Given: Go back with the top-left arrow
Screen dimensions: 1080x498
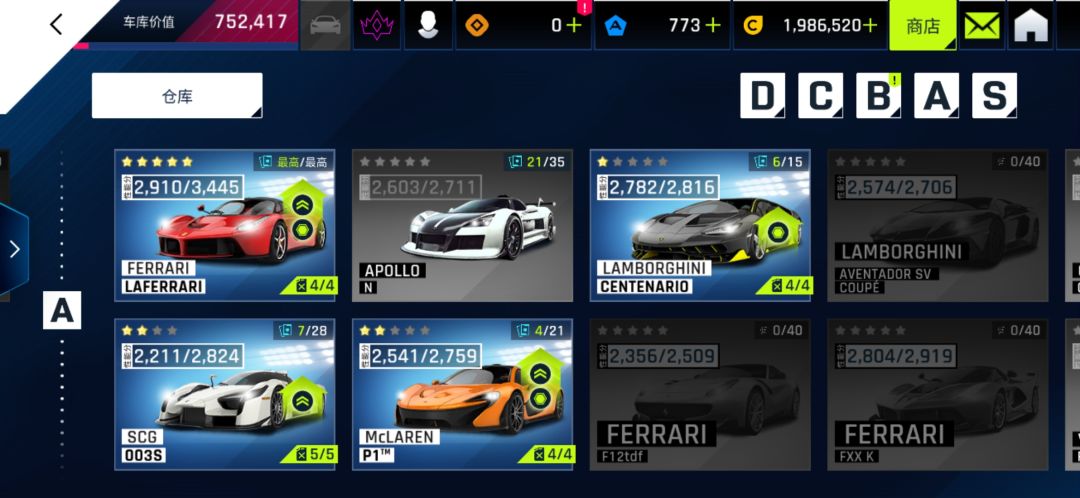Looking at the screenshot, I should click(56, 25).
